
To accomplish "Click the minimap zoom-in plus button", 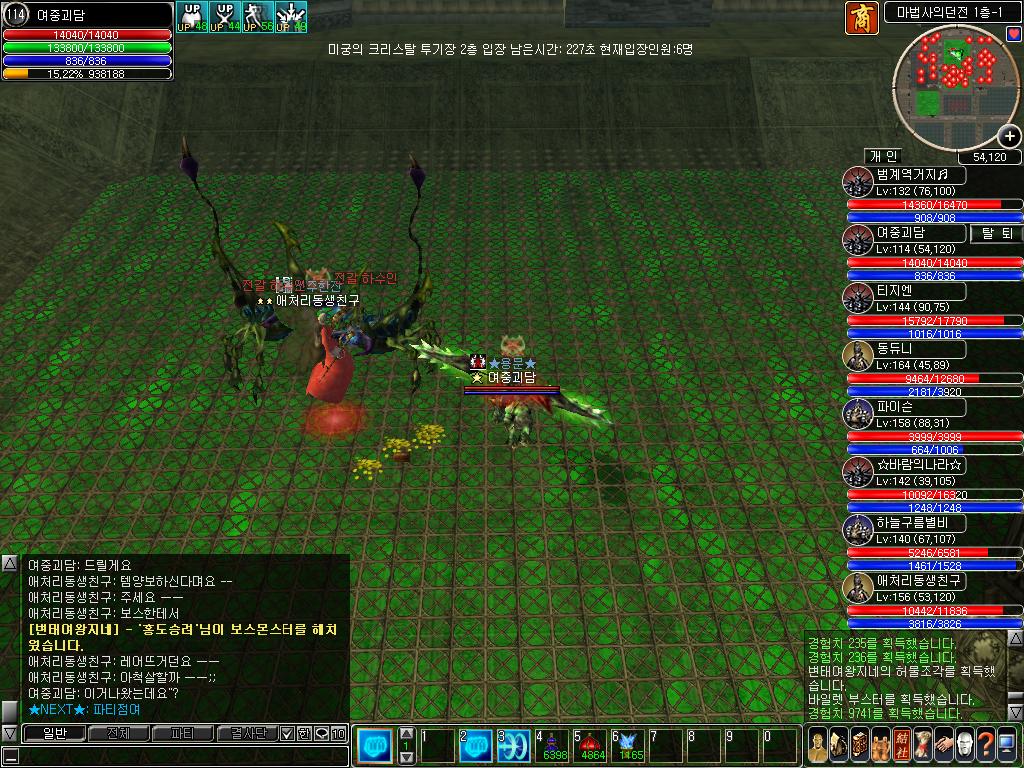I will pos(1008,137).
